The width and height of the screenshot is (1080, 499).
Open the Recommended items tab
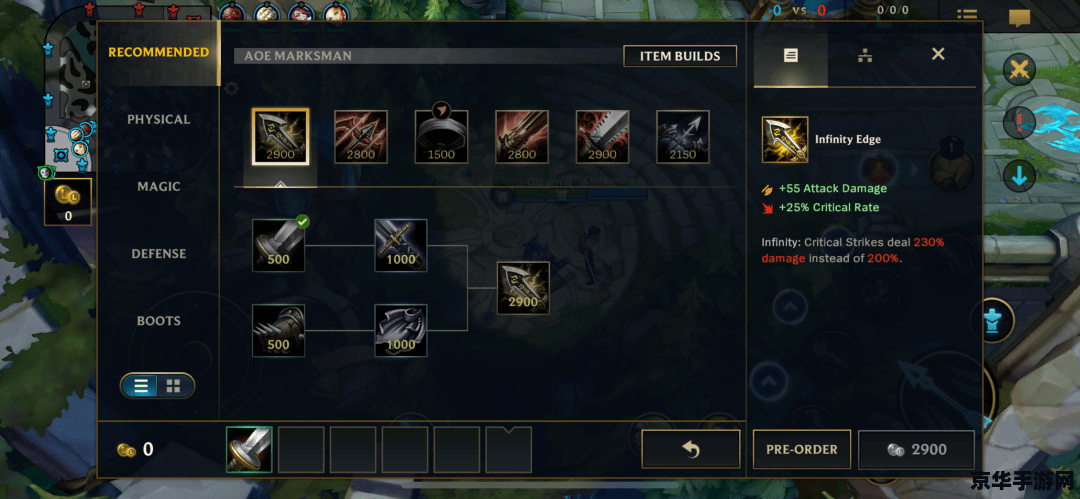pyautogui.click(x=158, y=52)
